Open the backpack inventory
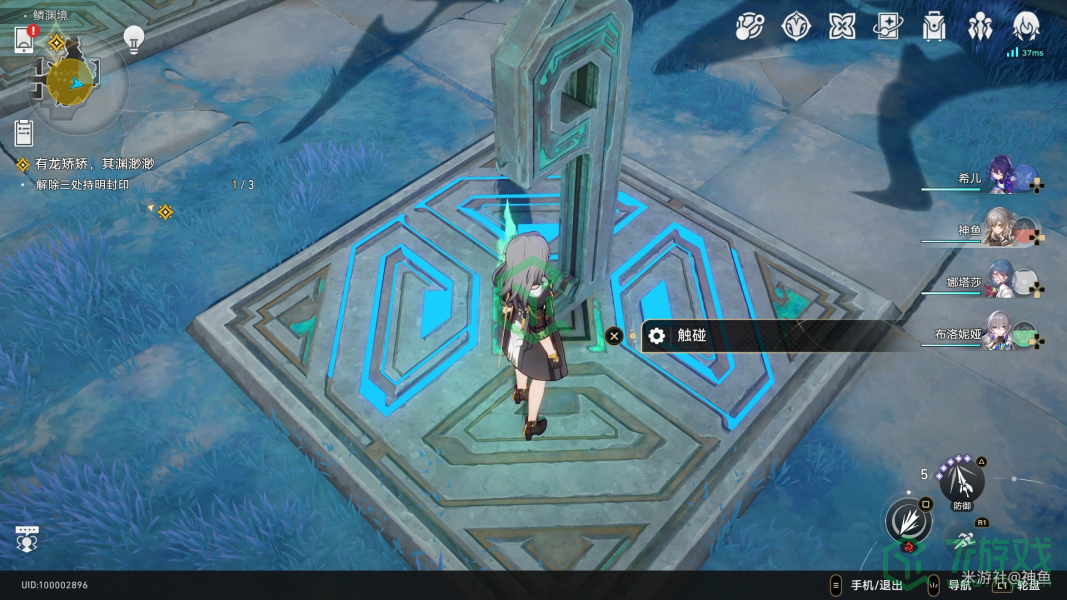 click(x=934, y=27)
